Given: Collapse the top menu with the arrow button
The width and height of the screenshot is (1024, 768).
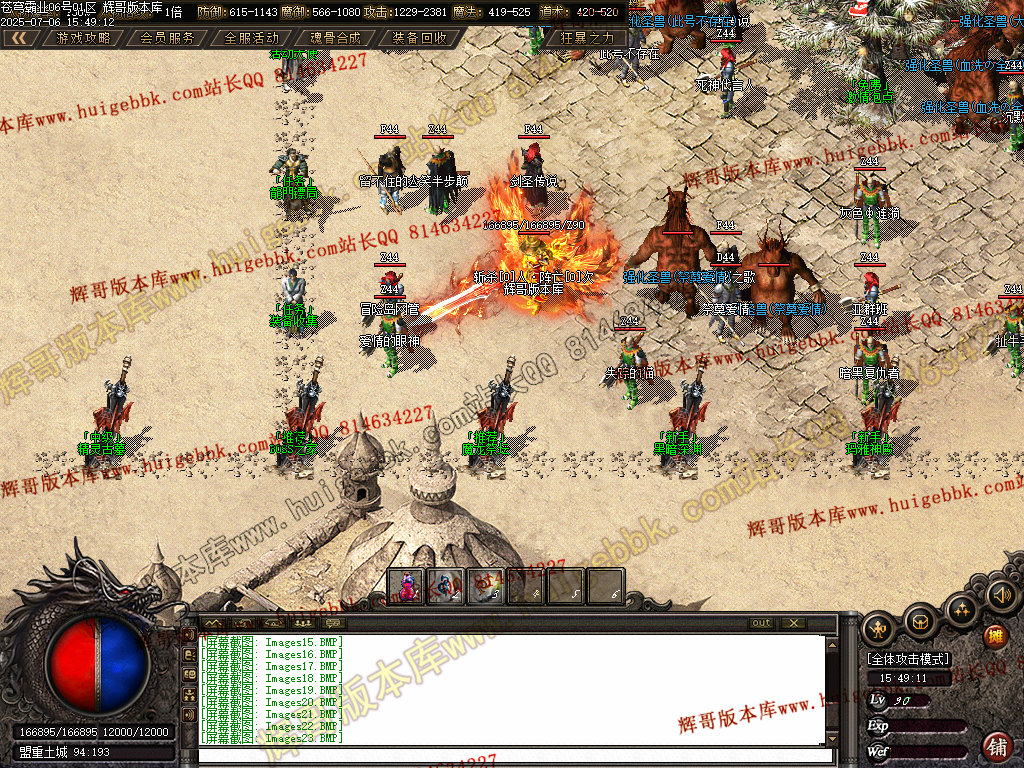Looking at the screenshot, I should [19, 38].
